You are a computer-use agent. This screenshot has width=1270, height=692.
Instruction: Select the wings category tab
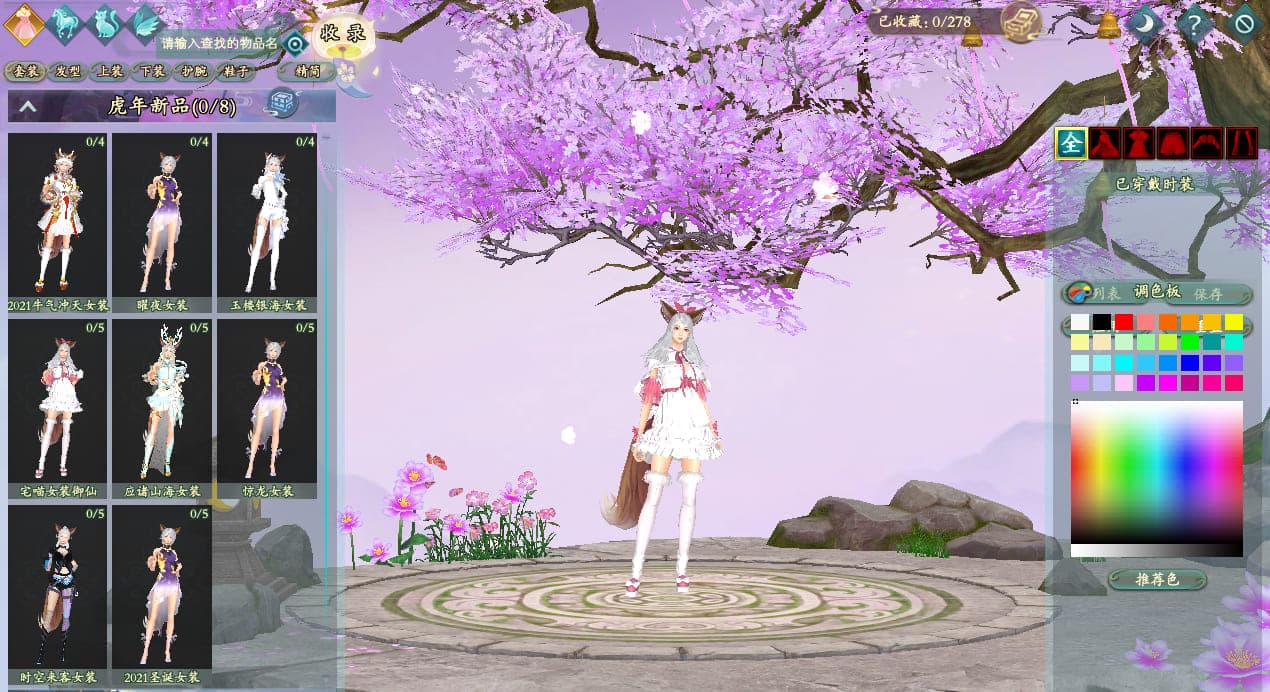[145, 22]
